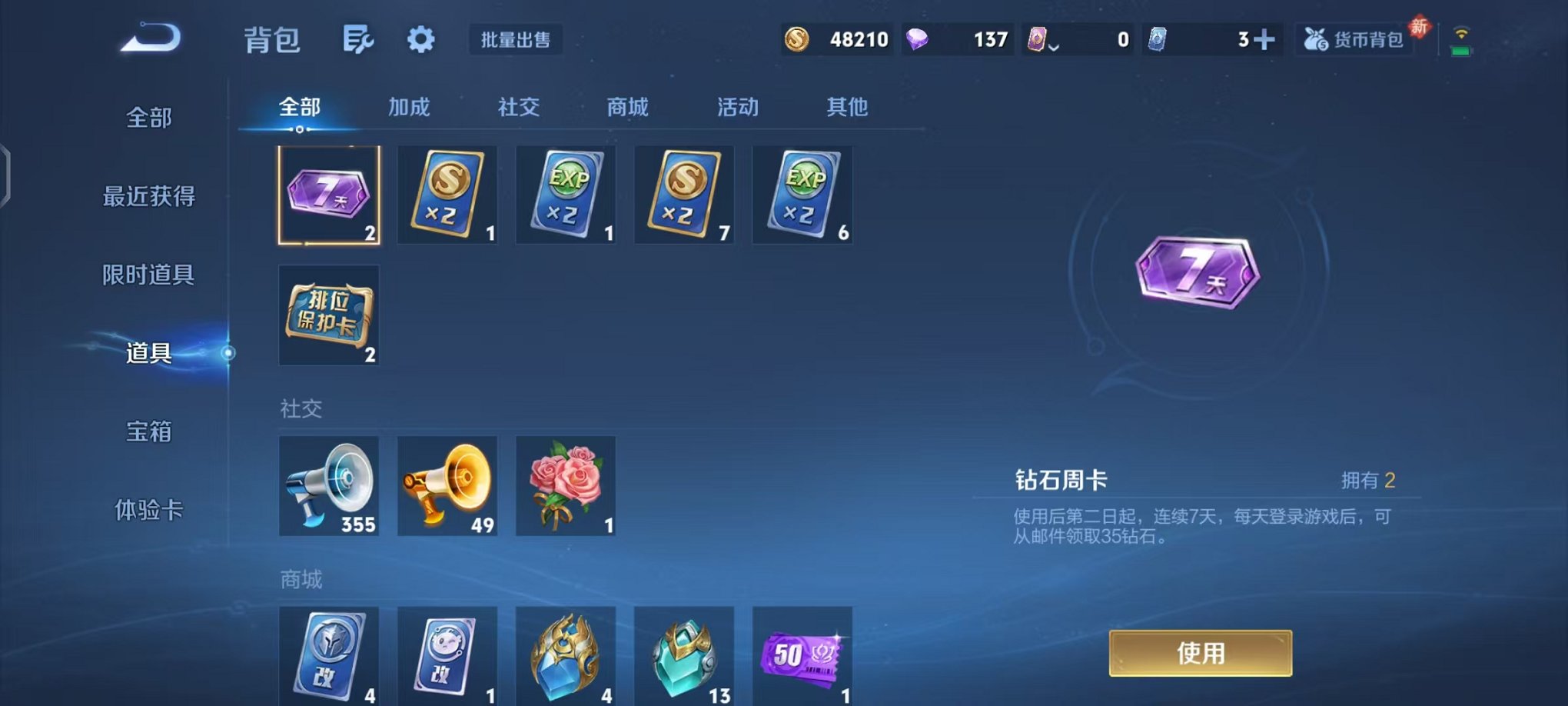This screenshot has width=1568, height=706.
Task: Open the settings gear icon
Action: pyautogui.click(x=420, y=38)
